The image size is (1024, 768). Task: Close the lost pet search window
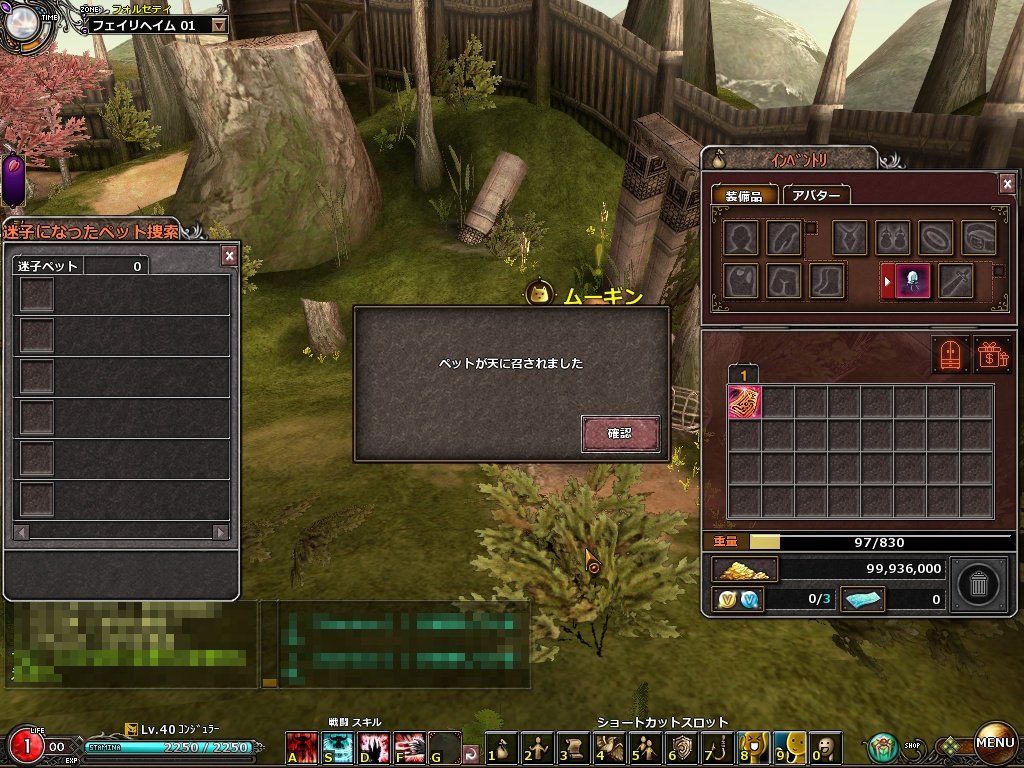pos(229,256)
